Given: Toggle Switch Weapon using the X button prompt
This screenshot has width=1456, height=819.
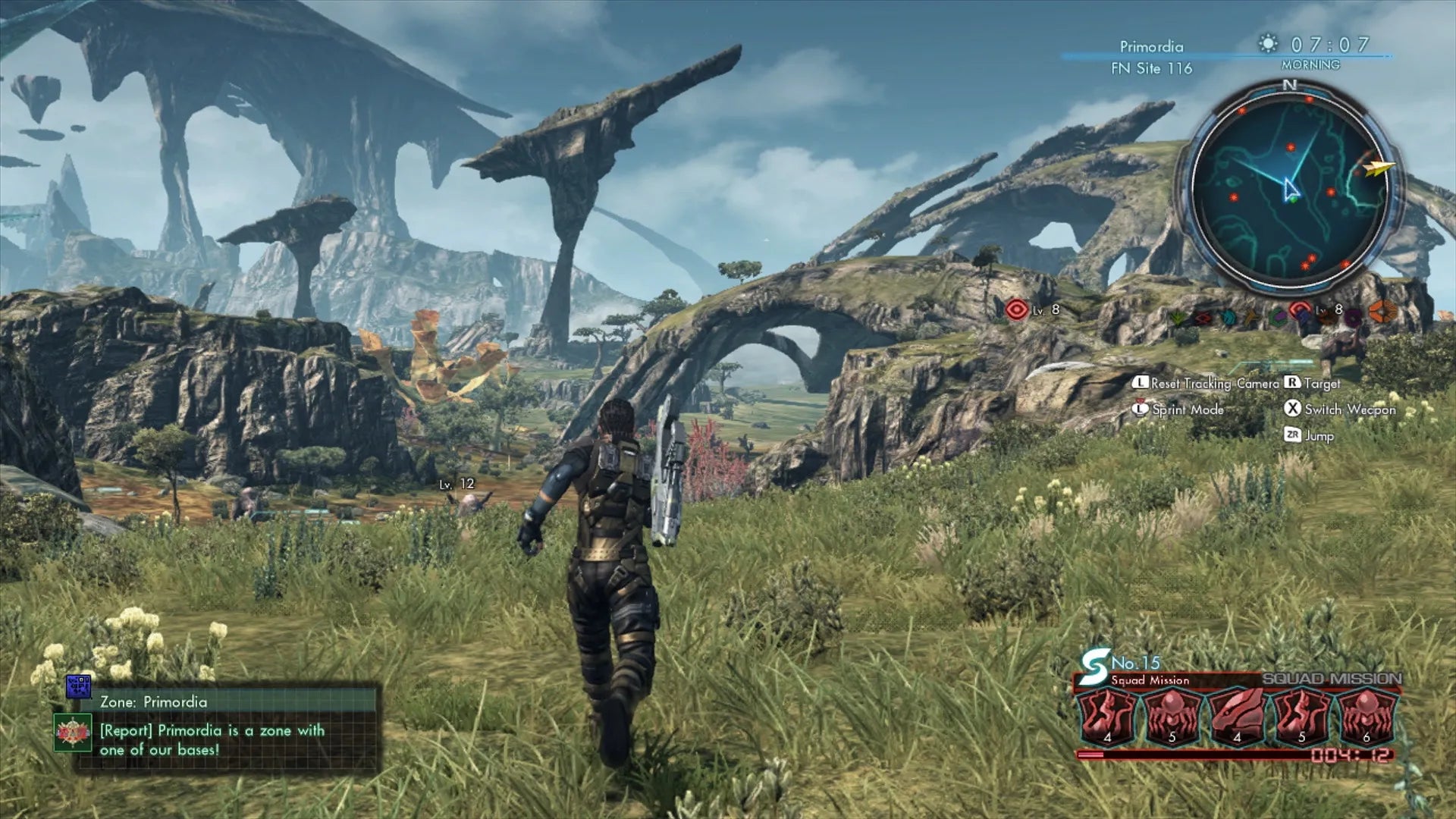Looking at the screenshot, I should click(1342, 409).
